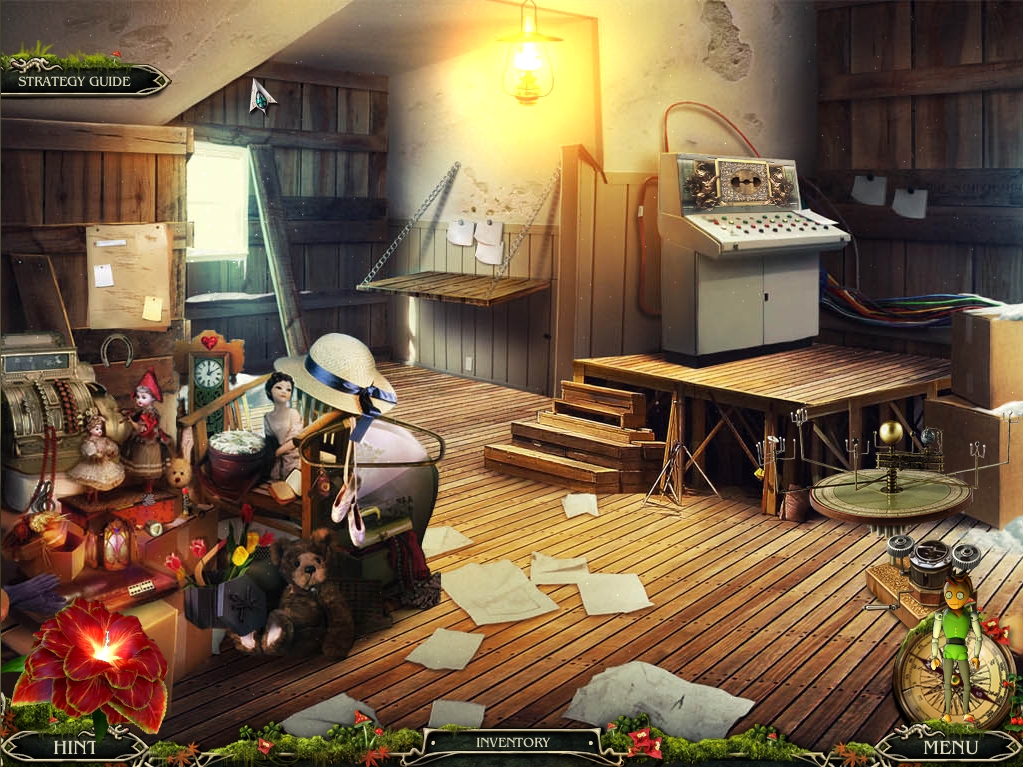Expand the Inventory panel

coord(512,742)
